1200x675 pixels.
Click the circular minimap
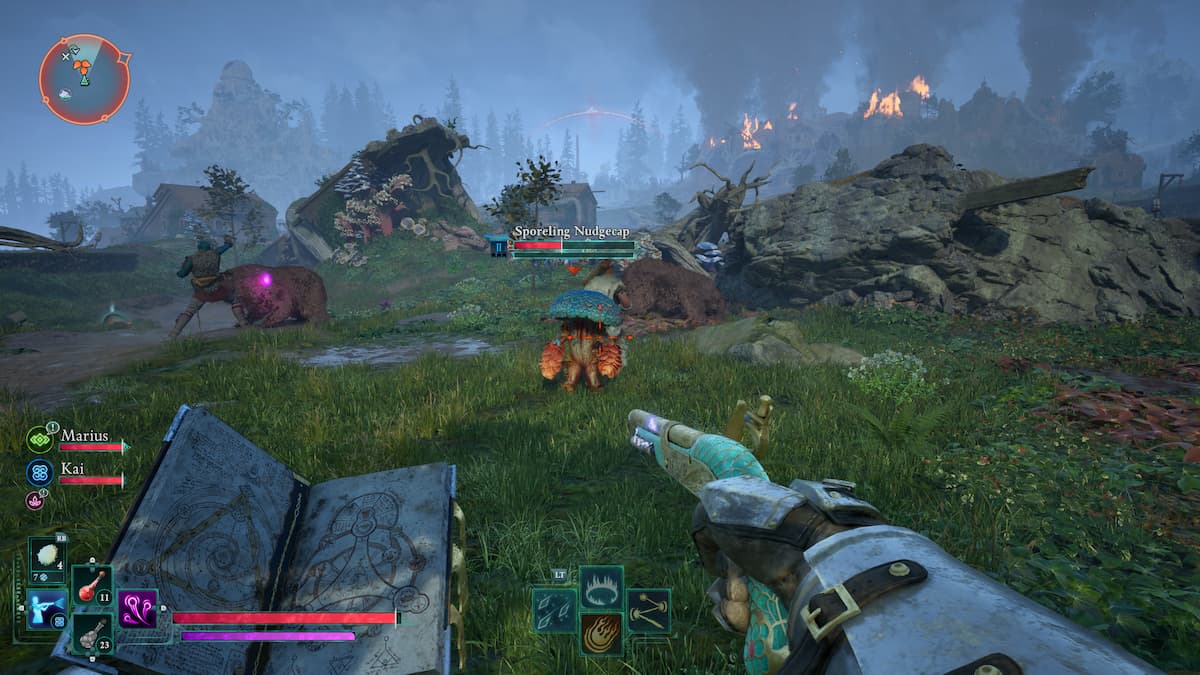(x=84, y=79)
